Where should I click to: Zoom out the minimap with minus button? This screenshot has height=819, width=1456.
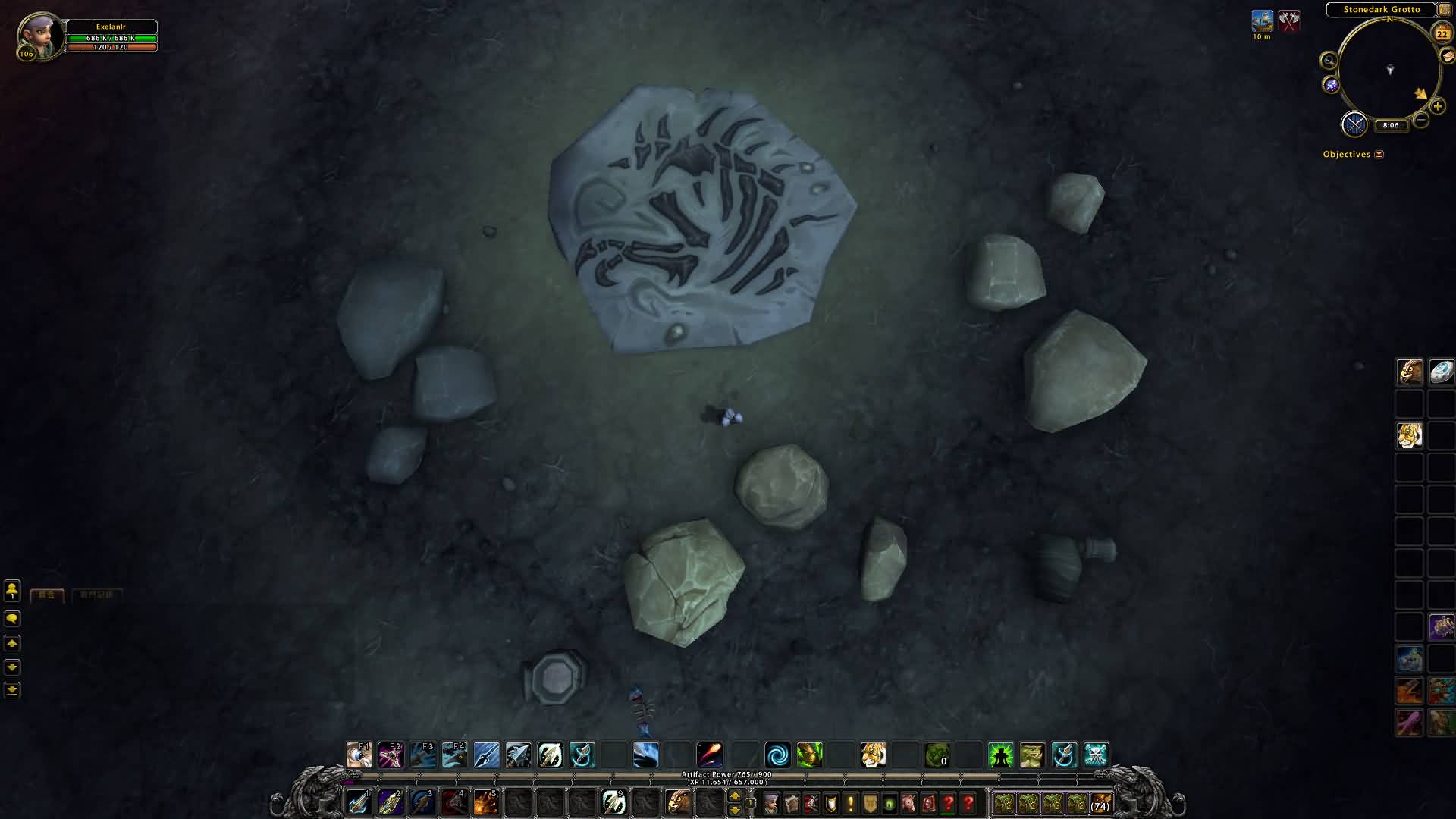[x=1422, y=120]
